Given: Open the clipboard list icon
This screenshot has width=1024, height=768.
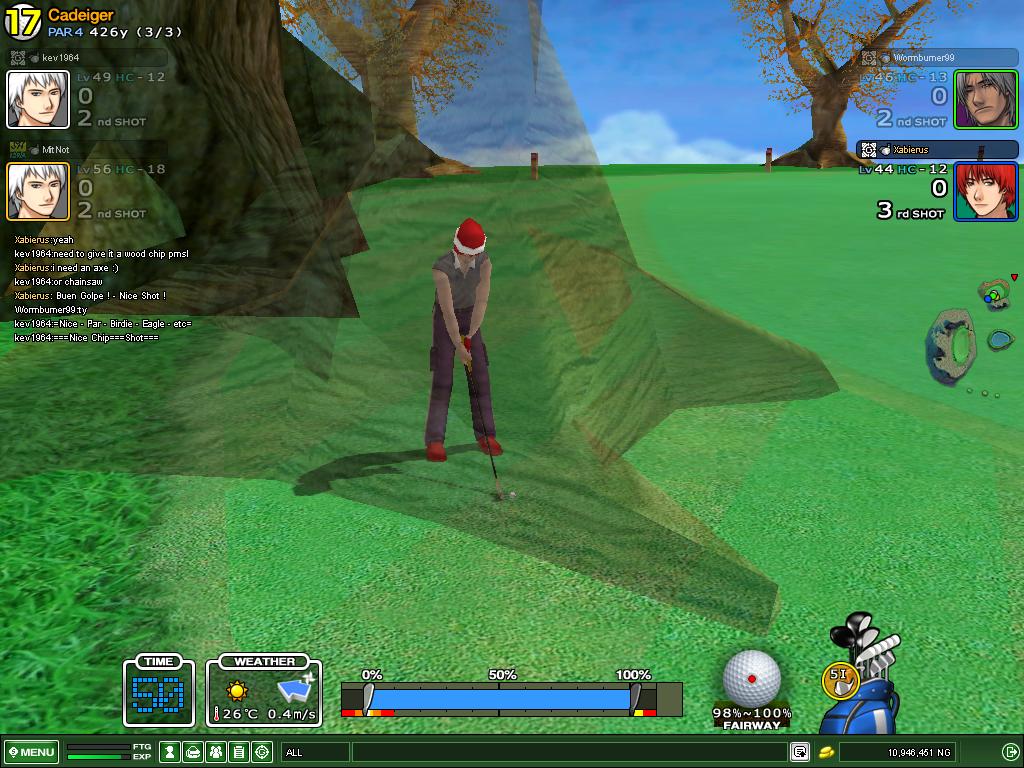Looking at the screenshot, I should (239, 752).
